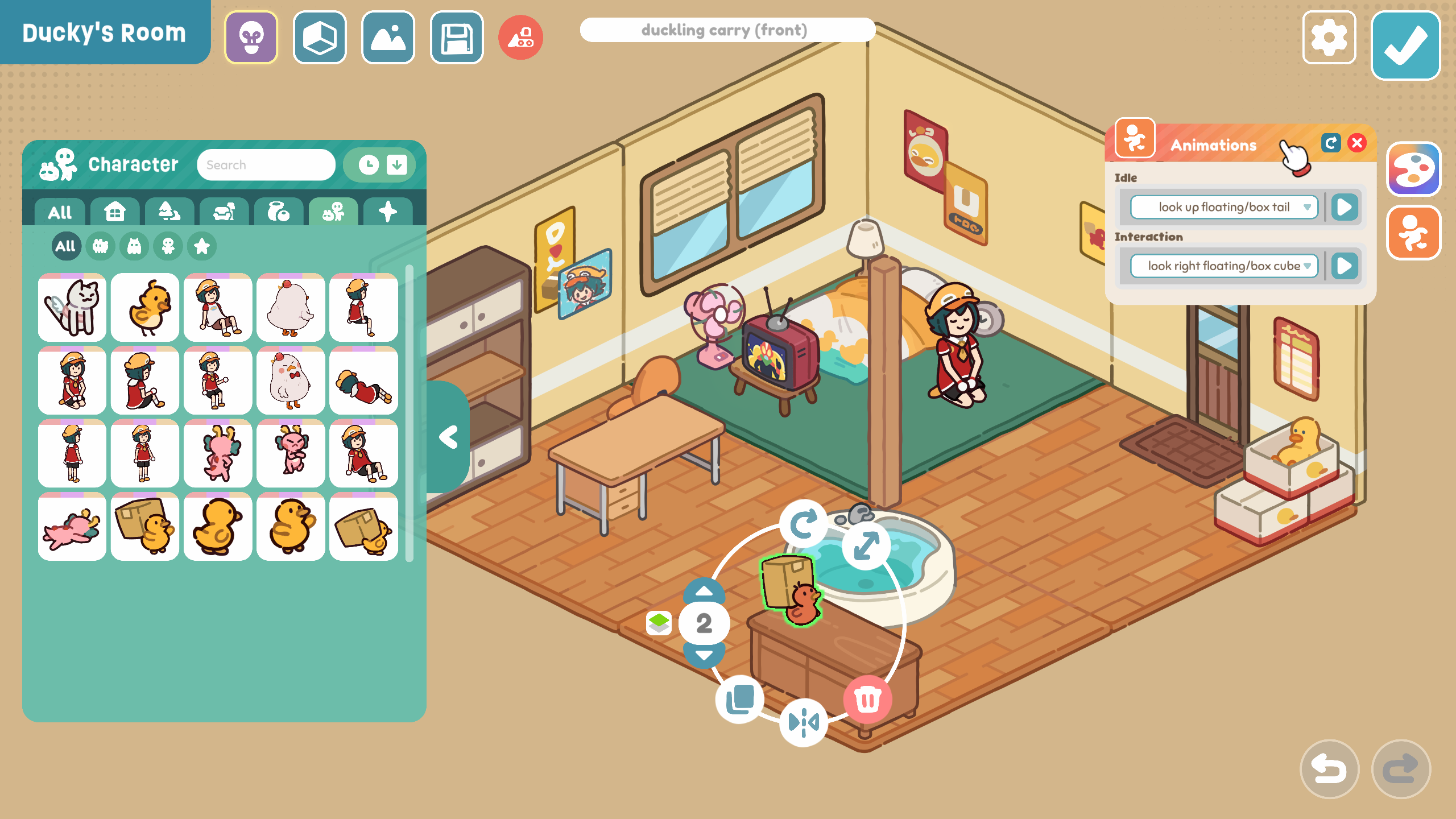Screen dimensions: 1456x819
Task: Delete the selected duckling with trash button
Action: point(867,699)
